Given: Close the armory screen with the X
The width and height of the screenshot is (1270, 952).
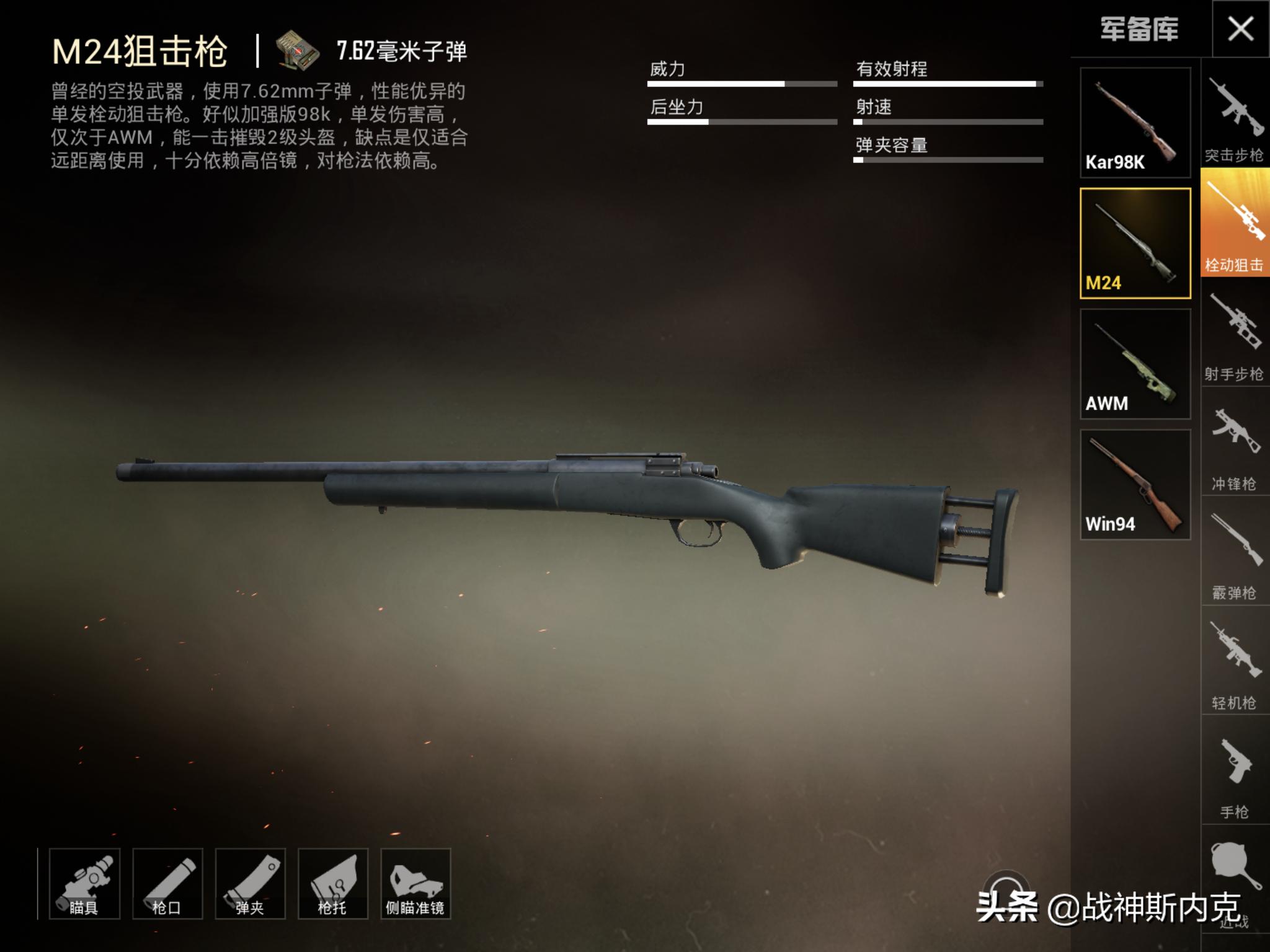Looking at the screenshot, I should (1240, 29).
